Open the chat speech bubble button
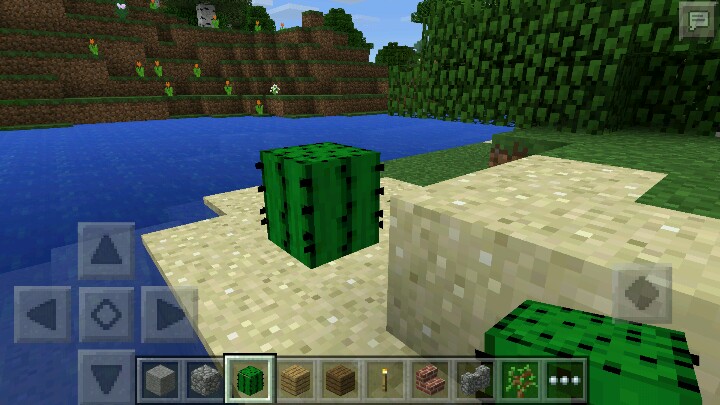This screenshot has height=405, width=720. pos(695,22)
